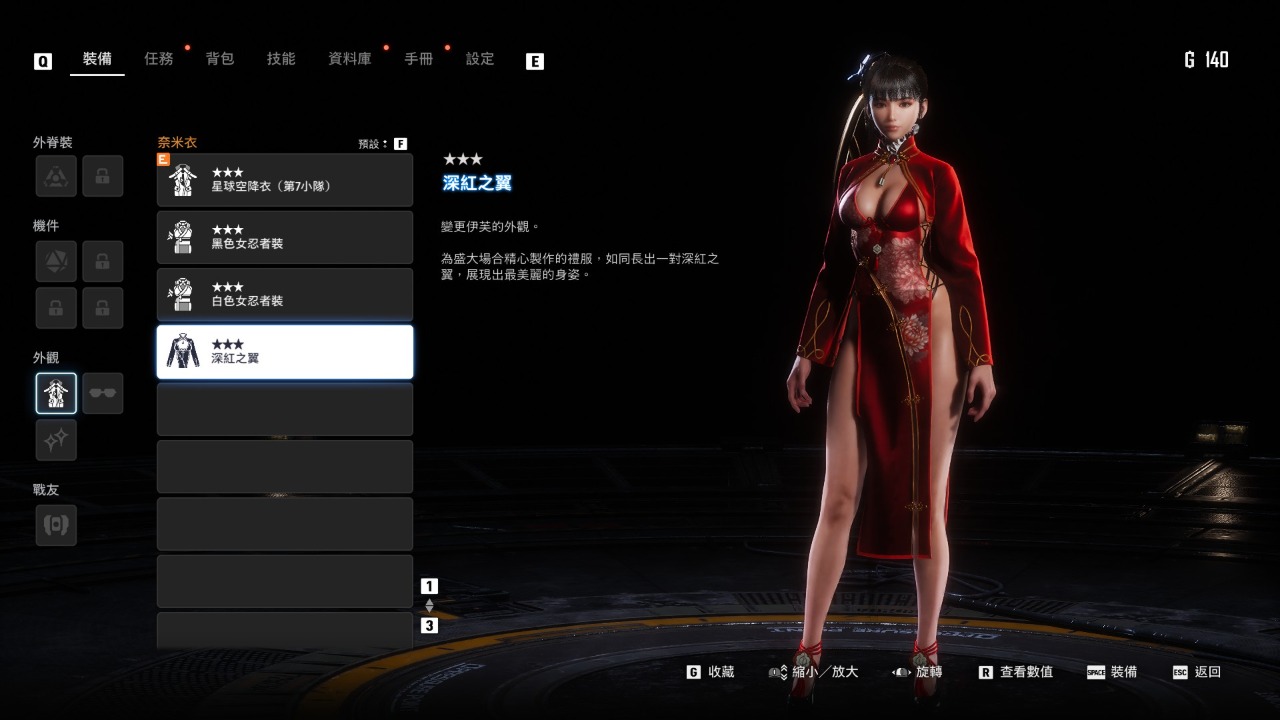Screen dimensions: 1280x720
Task: Open the 戰友 drone slot icon
Action: coord(55,524)
